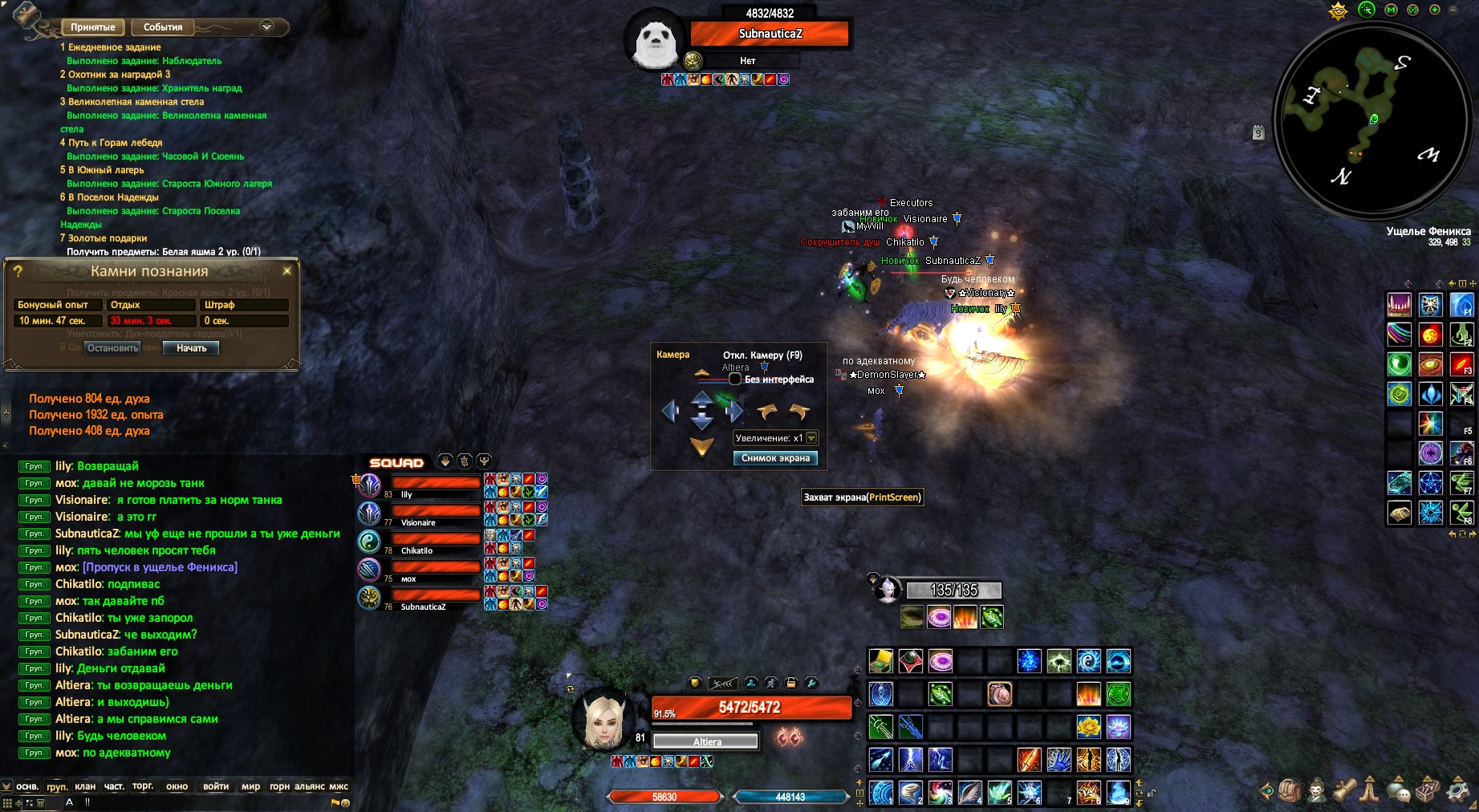Image resolution: width=1479 pixels, height=812 pixels.
Task: Open the Увеличение zoom dropdown
Action: click(x=811, y=438)
